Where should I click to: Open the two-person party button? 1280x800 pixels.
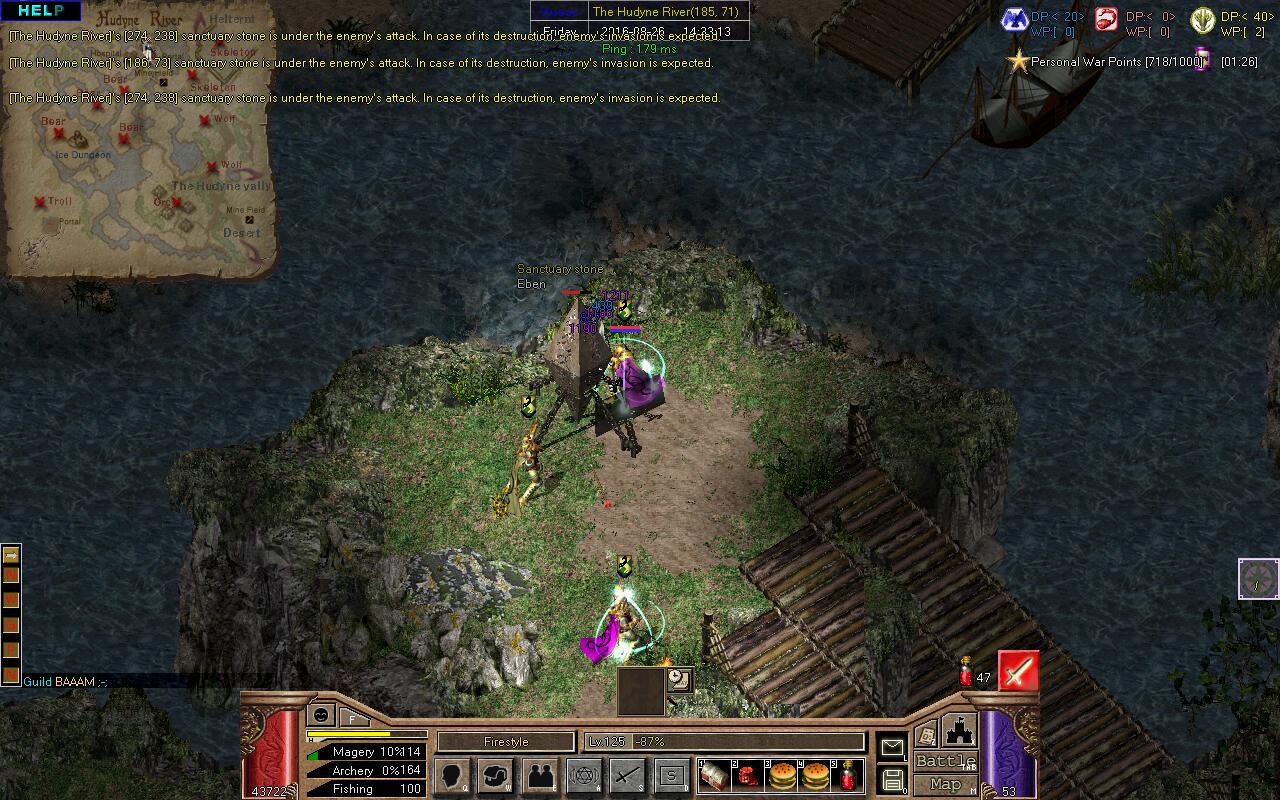(540, 776)
